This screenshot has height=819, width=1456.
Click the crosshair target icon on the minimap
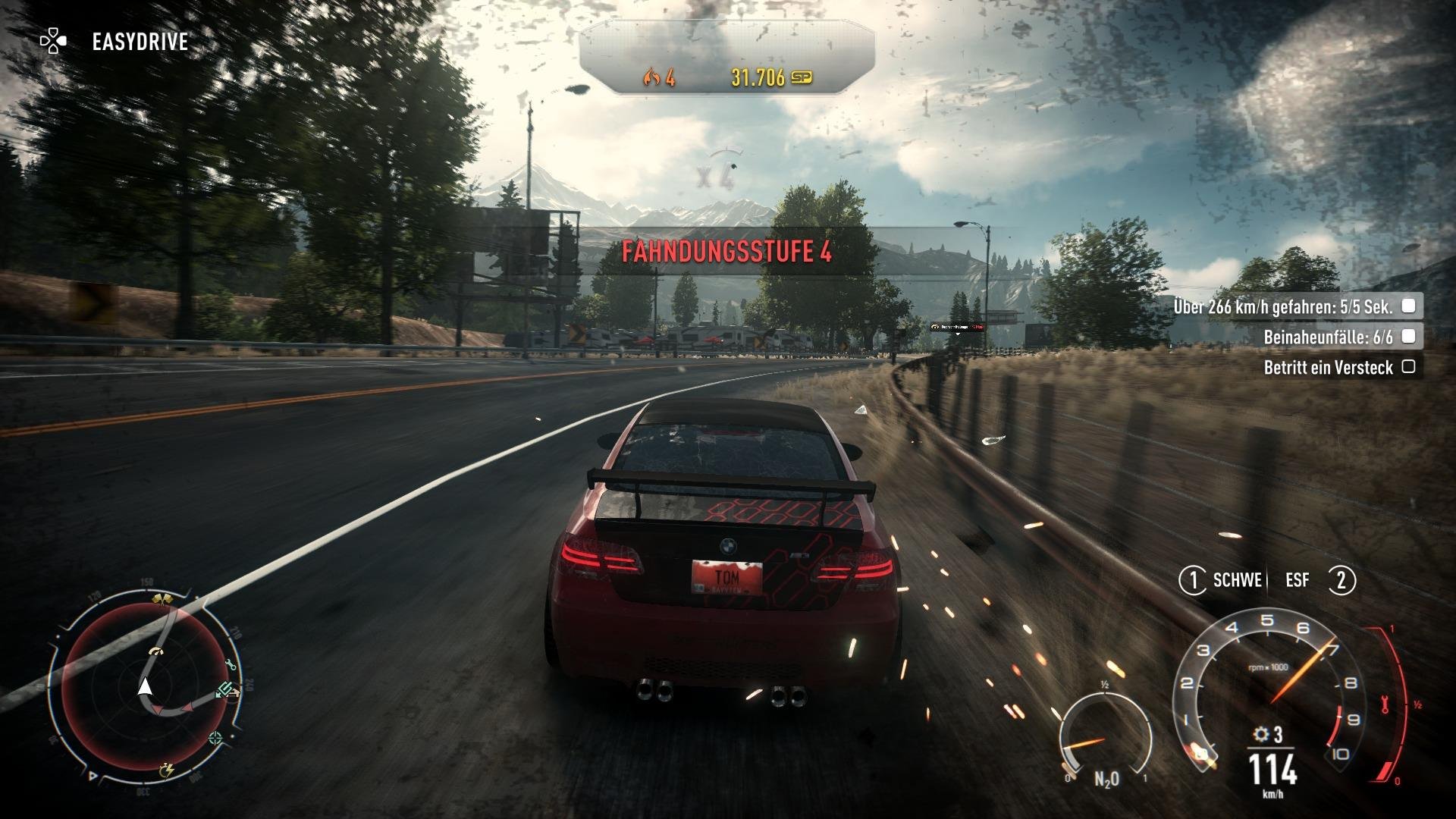coord(214,738)
